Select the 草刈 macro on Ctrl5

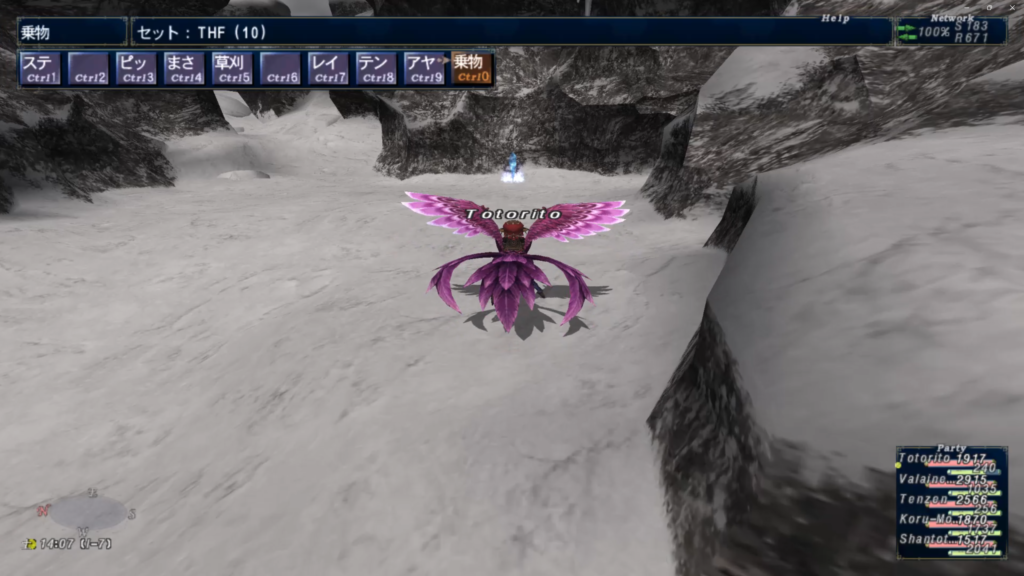coord(233,68)
